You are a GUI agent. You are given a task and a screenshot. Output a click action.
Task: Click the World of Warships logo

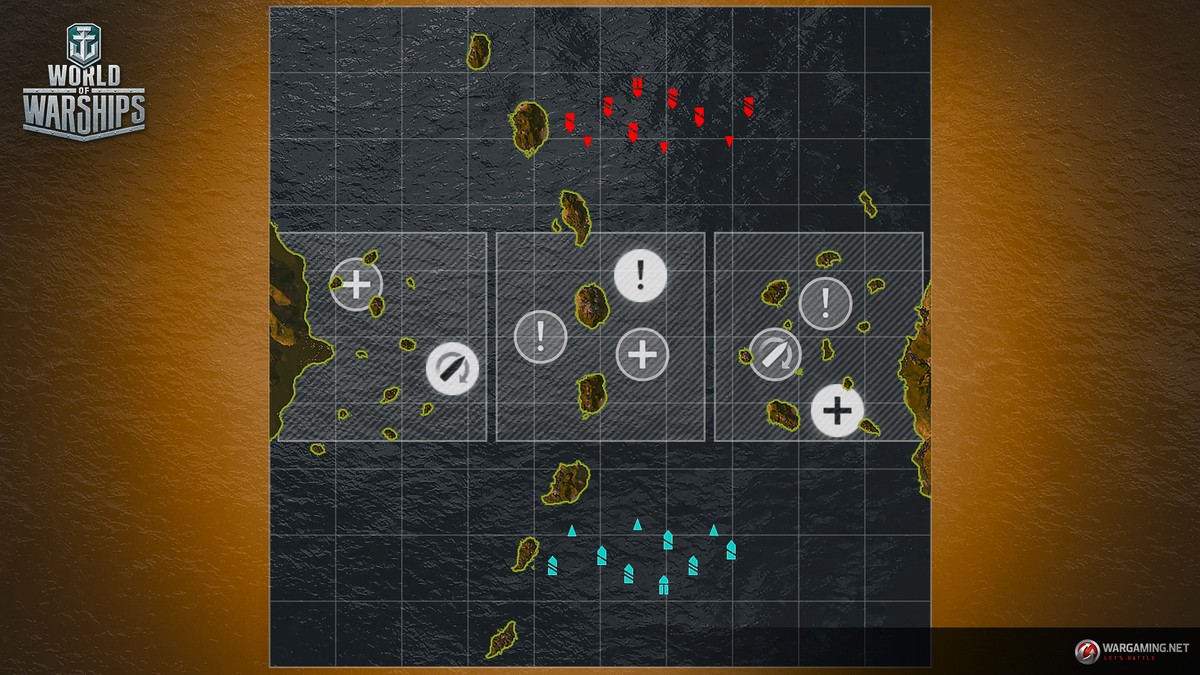(84, 83)
